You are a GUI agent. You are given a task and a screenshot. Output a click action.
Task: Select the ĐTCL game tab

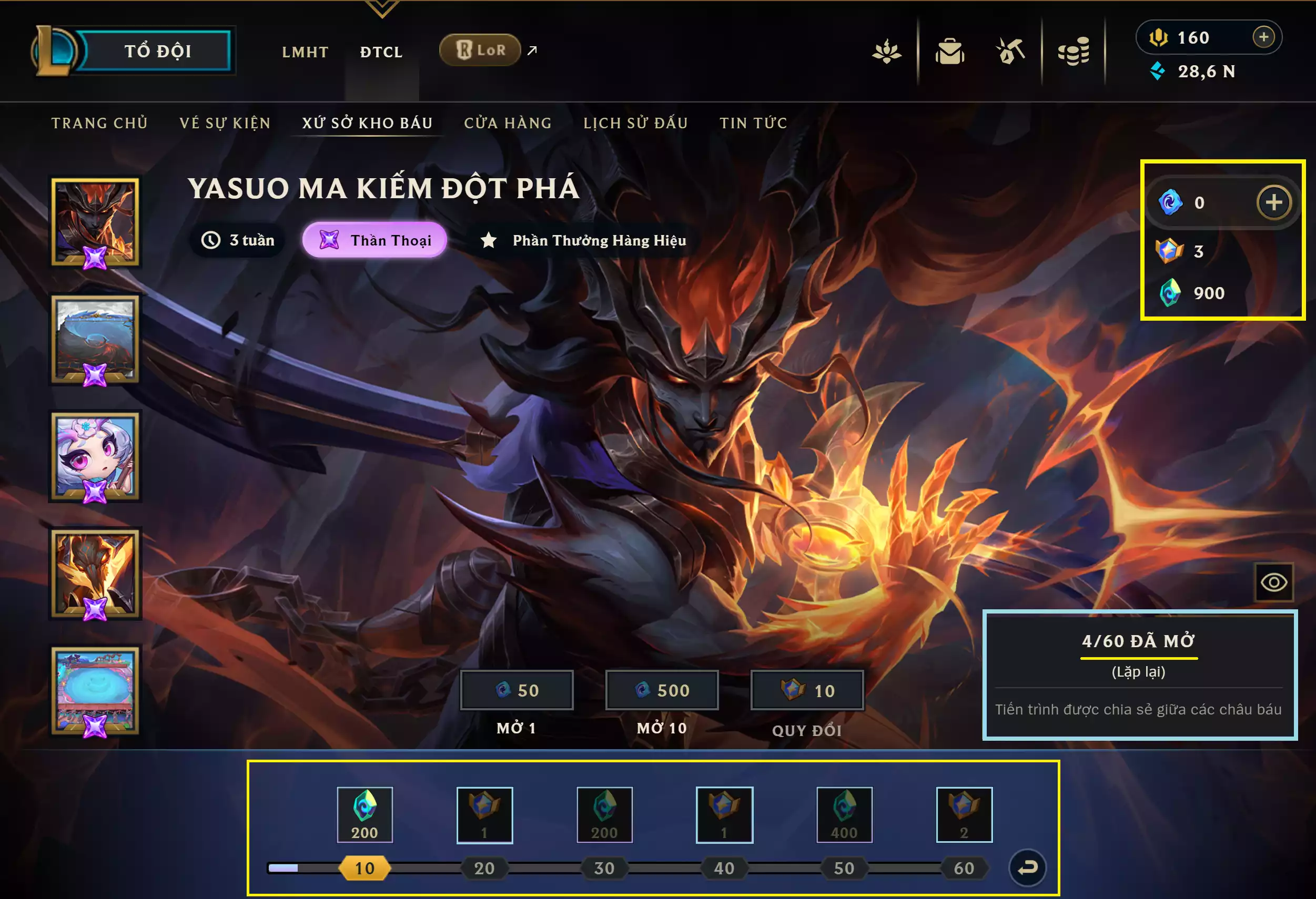[x=381, y=52]
